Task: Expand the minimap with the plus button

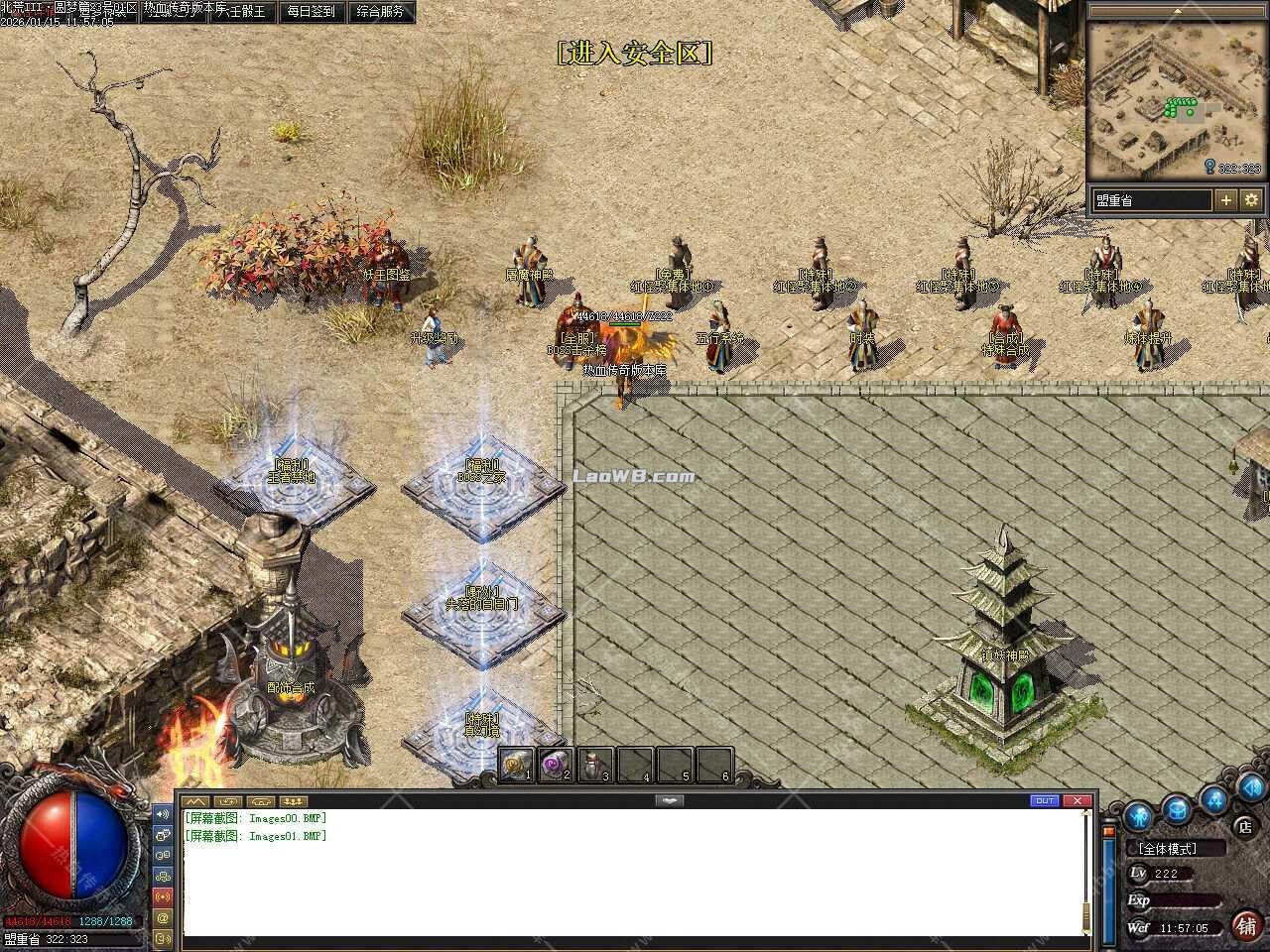Action: pos(1227,198)
